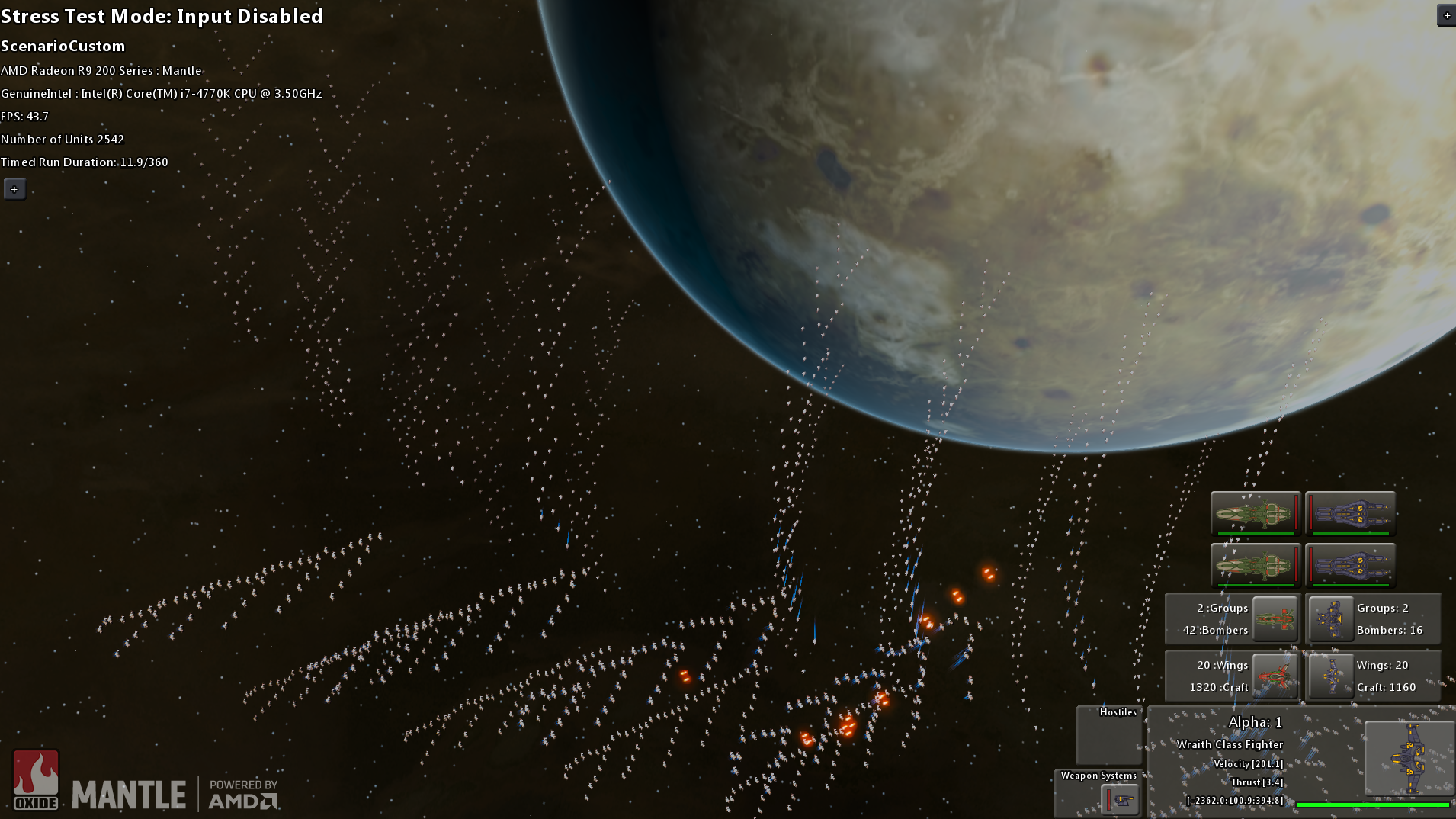This screenshot has width=1456, height=819.
Task: Click the Wraith Class Fighter thumbnail
Action: [x=1409, y=760]
